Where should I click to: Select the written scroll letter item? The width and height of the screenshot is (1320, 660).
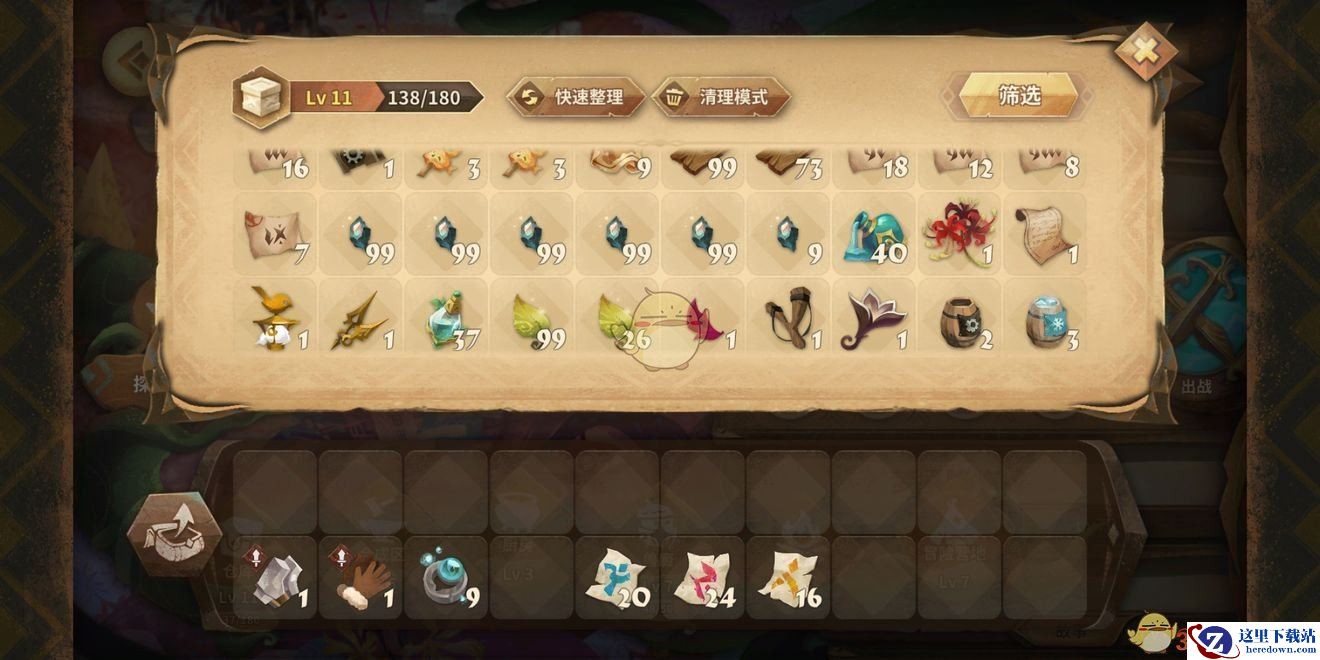1045,232
